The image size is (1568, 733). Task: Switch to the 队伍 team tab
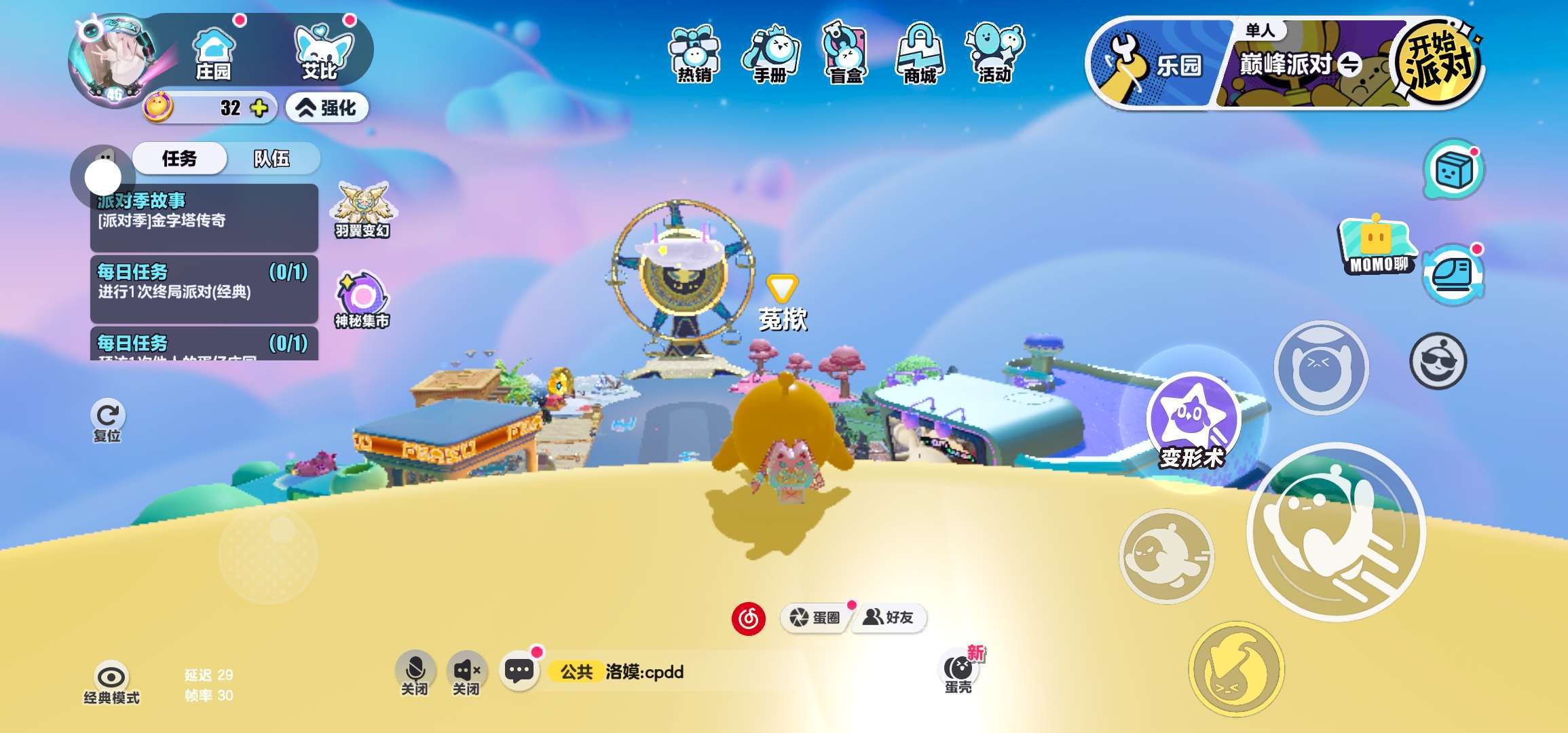[272, 159]
